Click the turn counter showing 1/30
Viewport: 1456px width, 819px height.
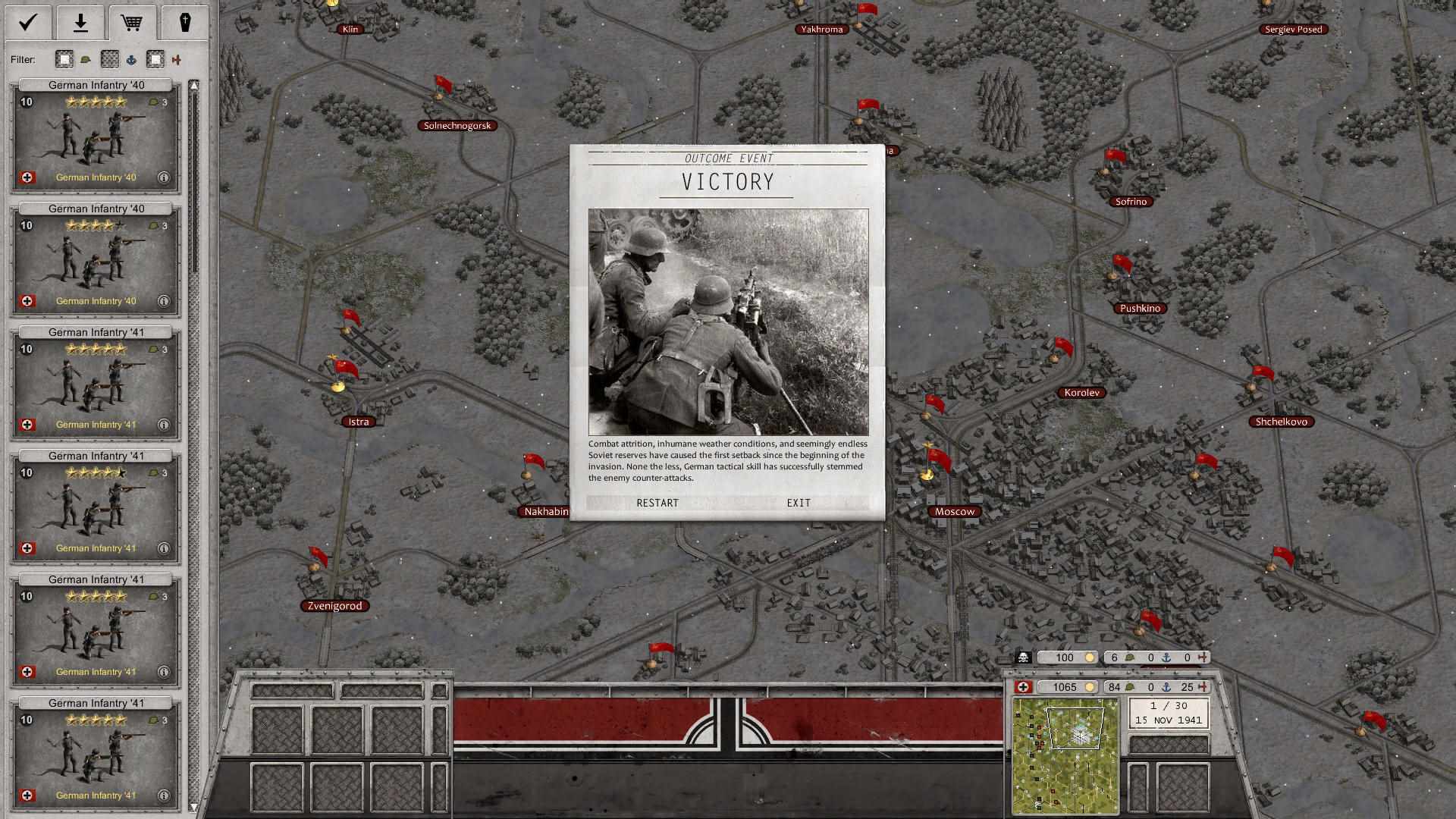[x=1168, y=707]
